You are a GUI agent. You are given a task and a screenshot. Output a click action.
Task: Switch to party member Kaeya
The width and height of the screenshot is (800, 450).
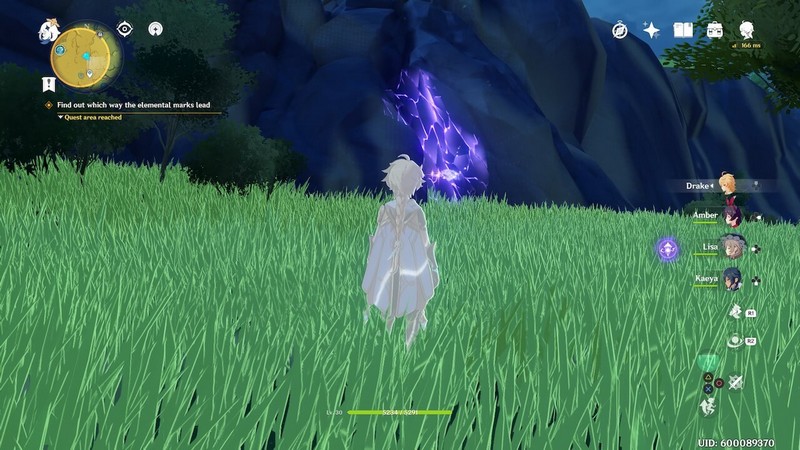733,279
